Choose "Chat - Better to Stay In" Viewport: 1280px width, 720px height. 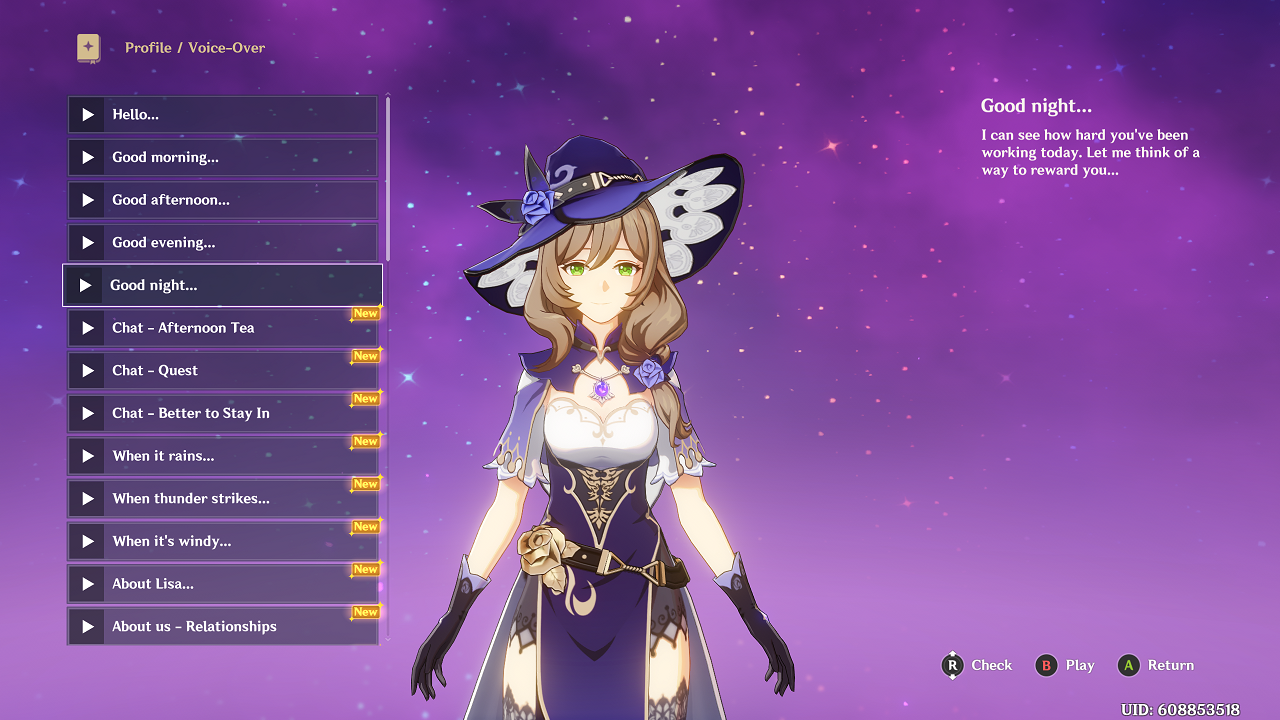click(222, 413)
